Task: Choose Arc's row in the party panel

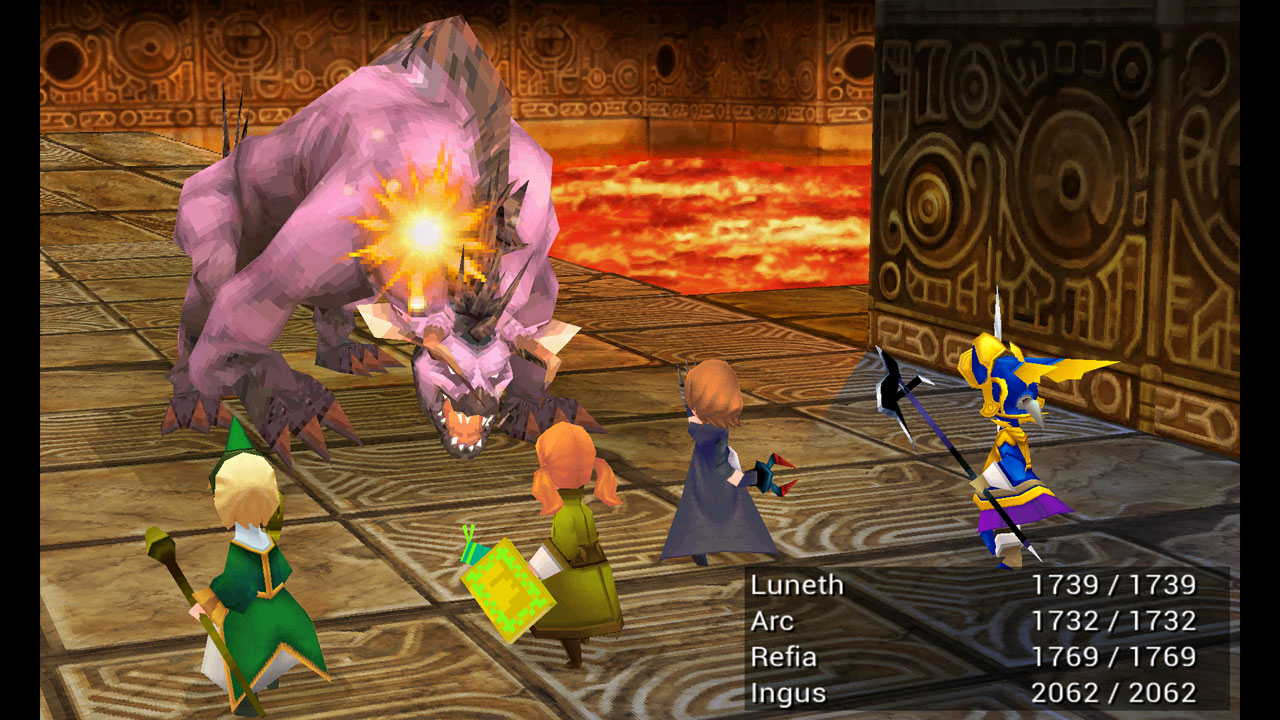Action: click(772, 621)
